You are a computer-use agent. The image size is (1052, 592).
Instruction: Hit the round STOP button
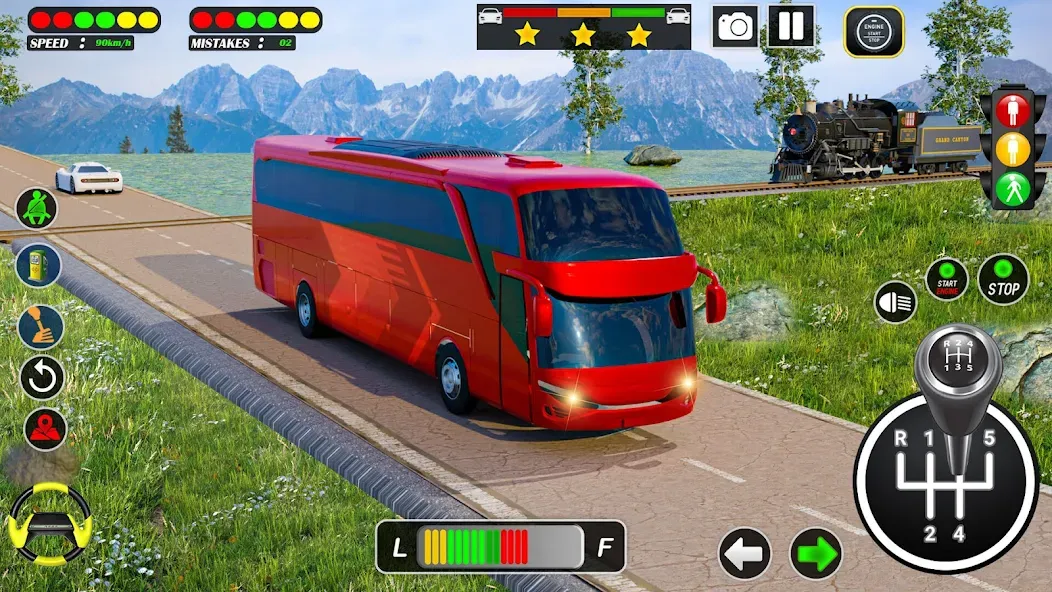point(1003,280)
